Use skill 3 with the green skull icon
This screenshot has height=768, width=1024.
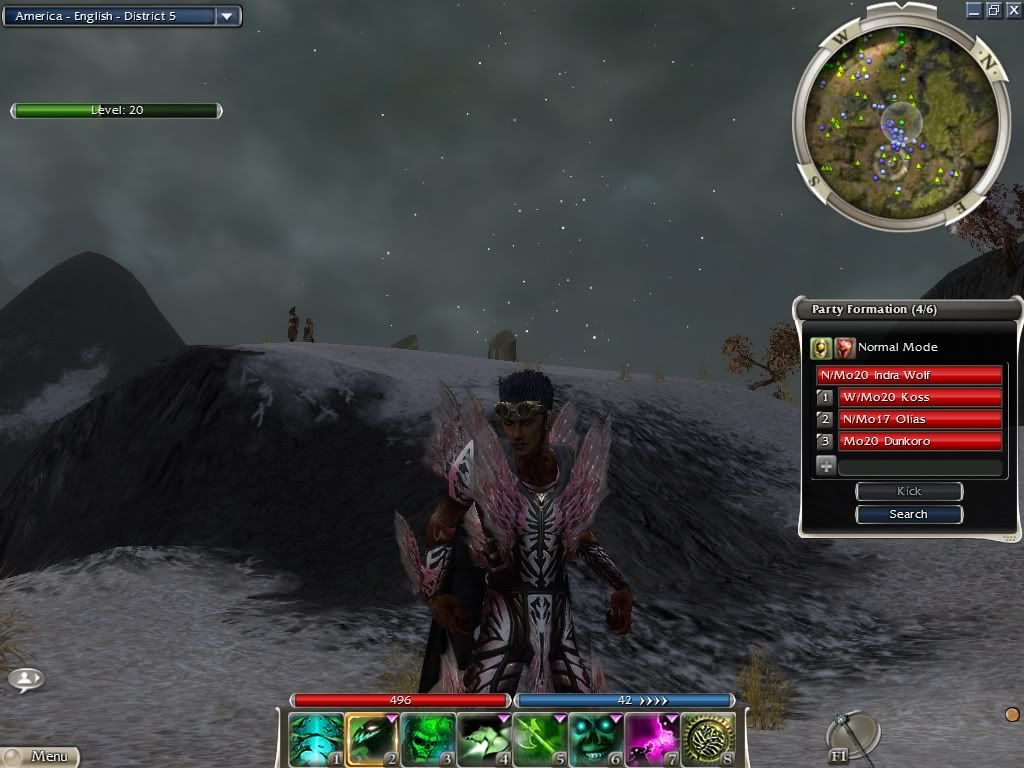click(x=427, y=739)
